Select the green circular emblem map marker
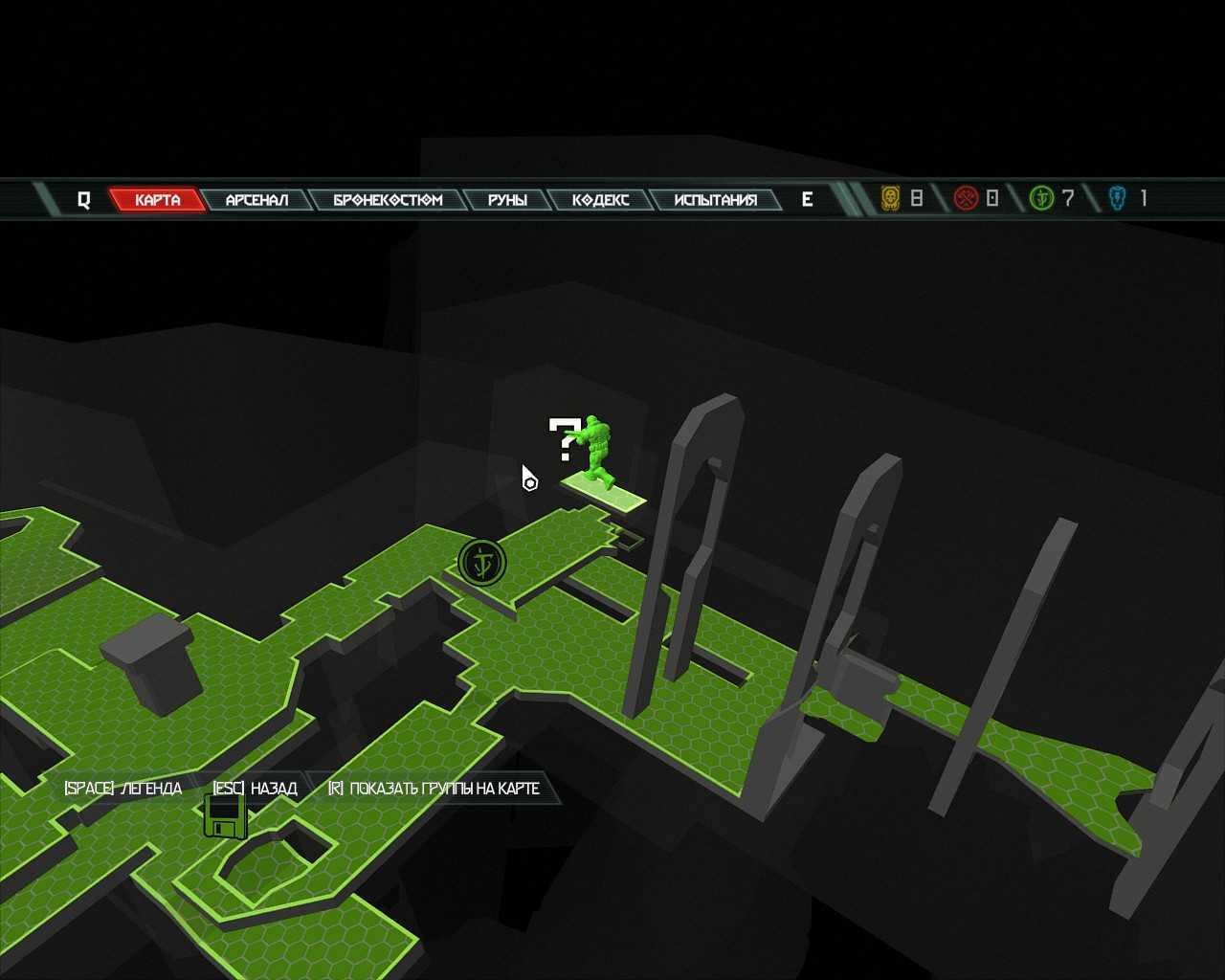This screenshot has height=980, width=1225. tap(481, 563)
